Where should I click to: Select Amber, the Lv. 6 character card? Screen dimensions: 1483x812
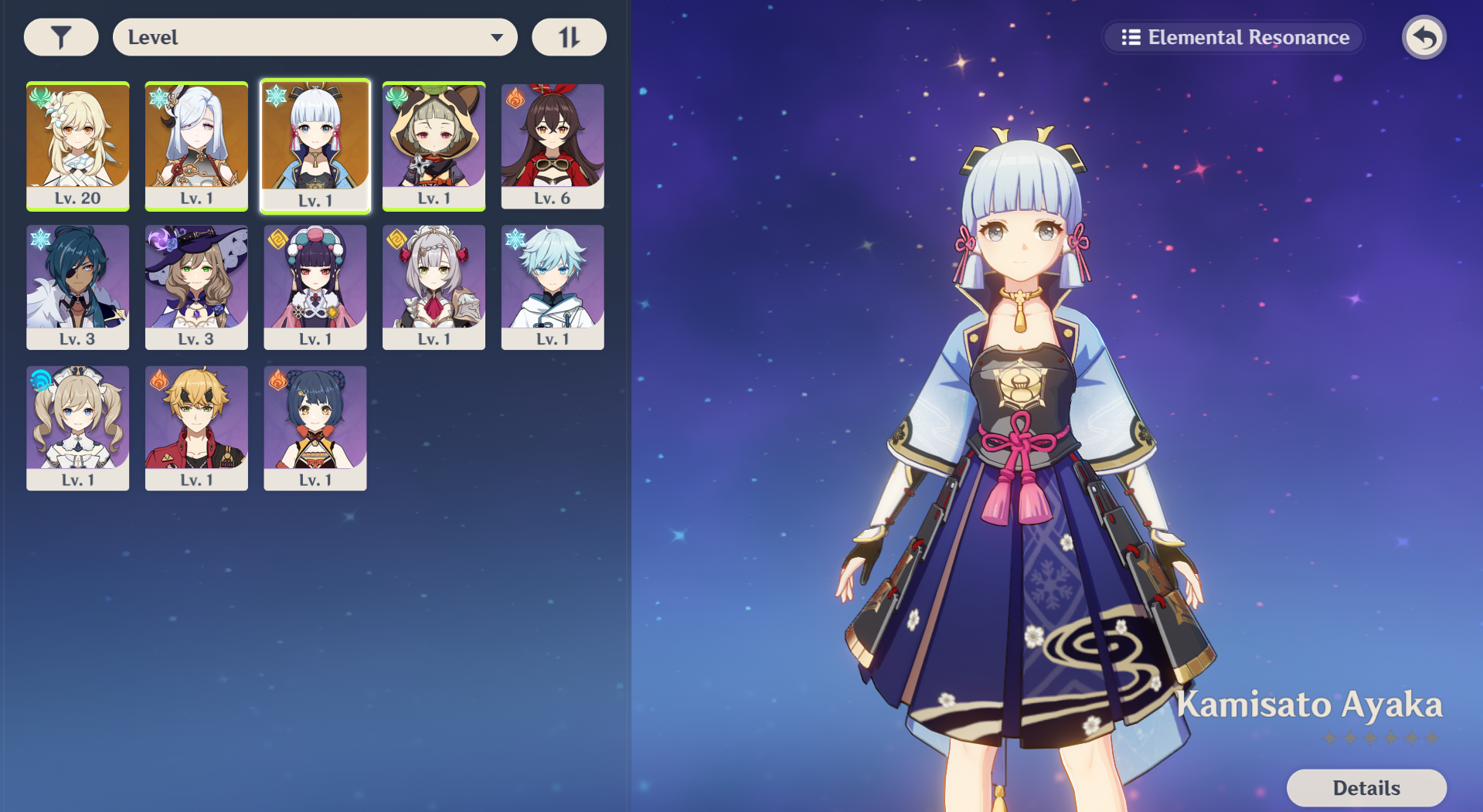(553, 145)
